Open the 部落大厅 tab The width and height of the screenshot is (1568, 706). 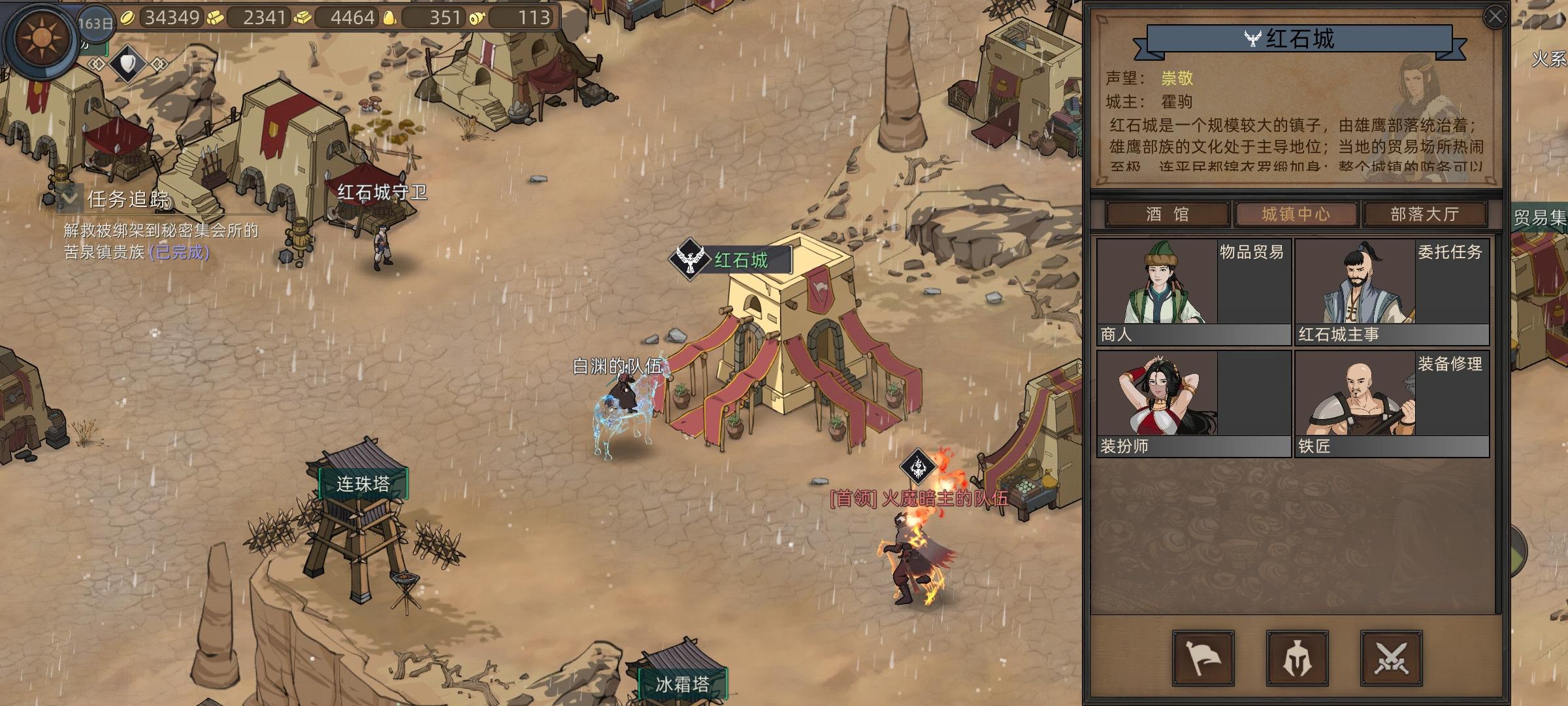click(1424, 214)
